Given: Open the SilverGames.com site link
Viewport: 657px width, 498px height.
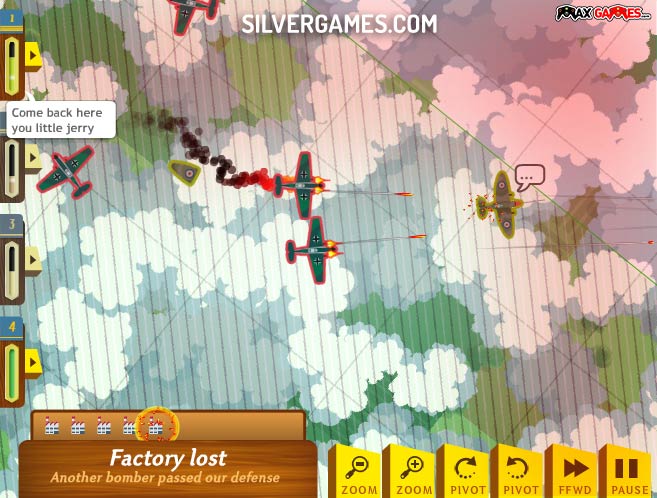Looking at the screenshot, I should tap(339, 24).
